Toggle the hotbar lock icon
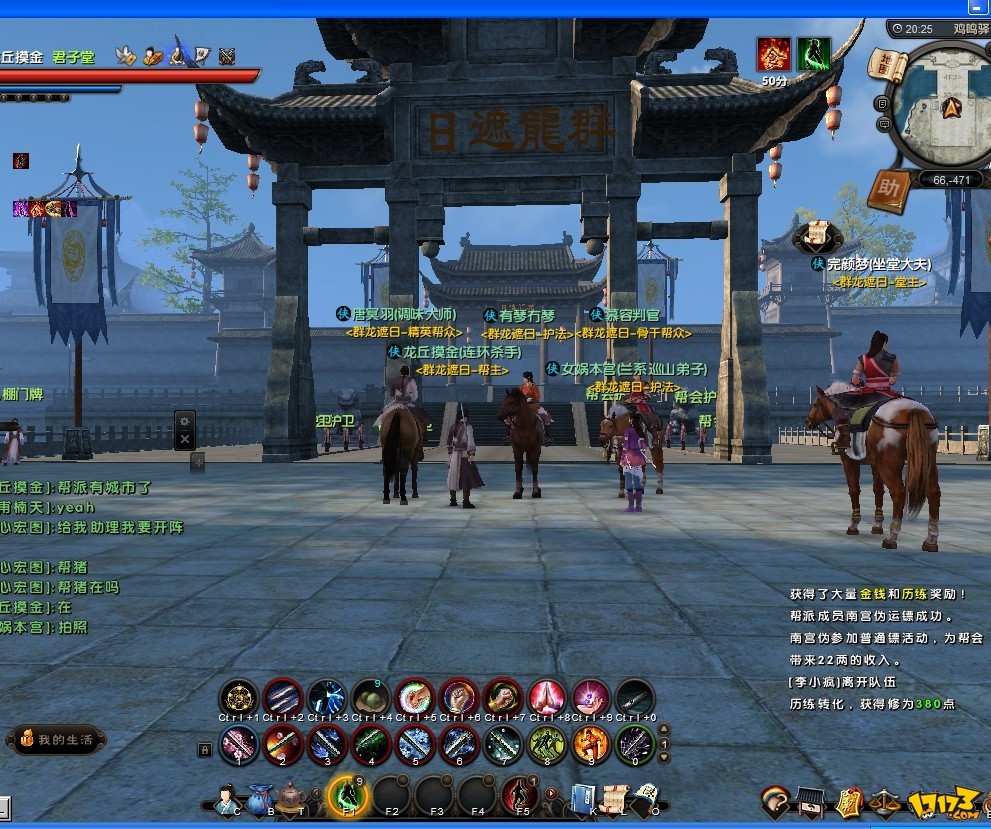The height and width of the screenshot is (829, 991). [204, 748]
